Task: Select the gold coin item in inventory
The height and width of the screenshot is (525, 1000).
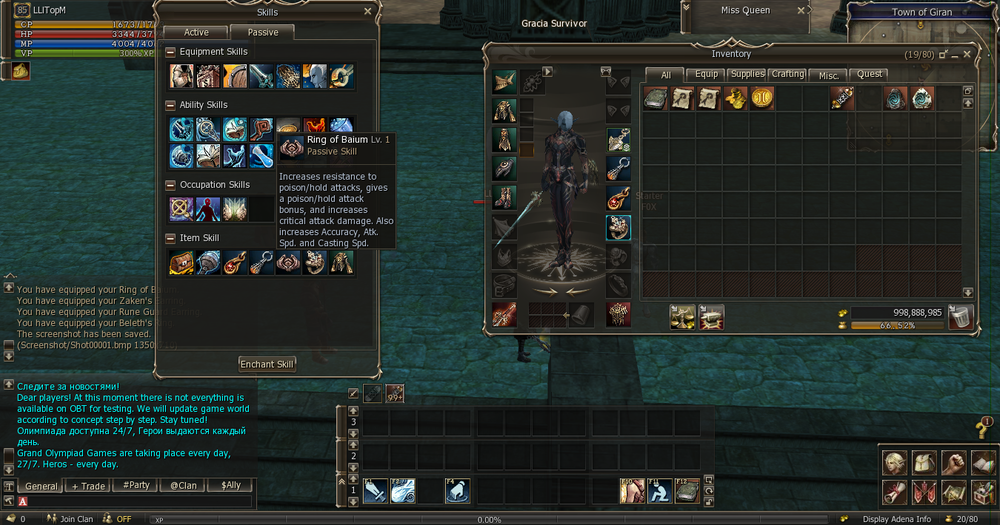Action: tap(760, 98)
